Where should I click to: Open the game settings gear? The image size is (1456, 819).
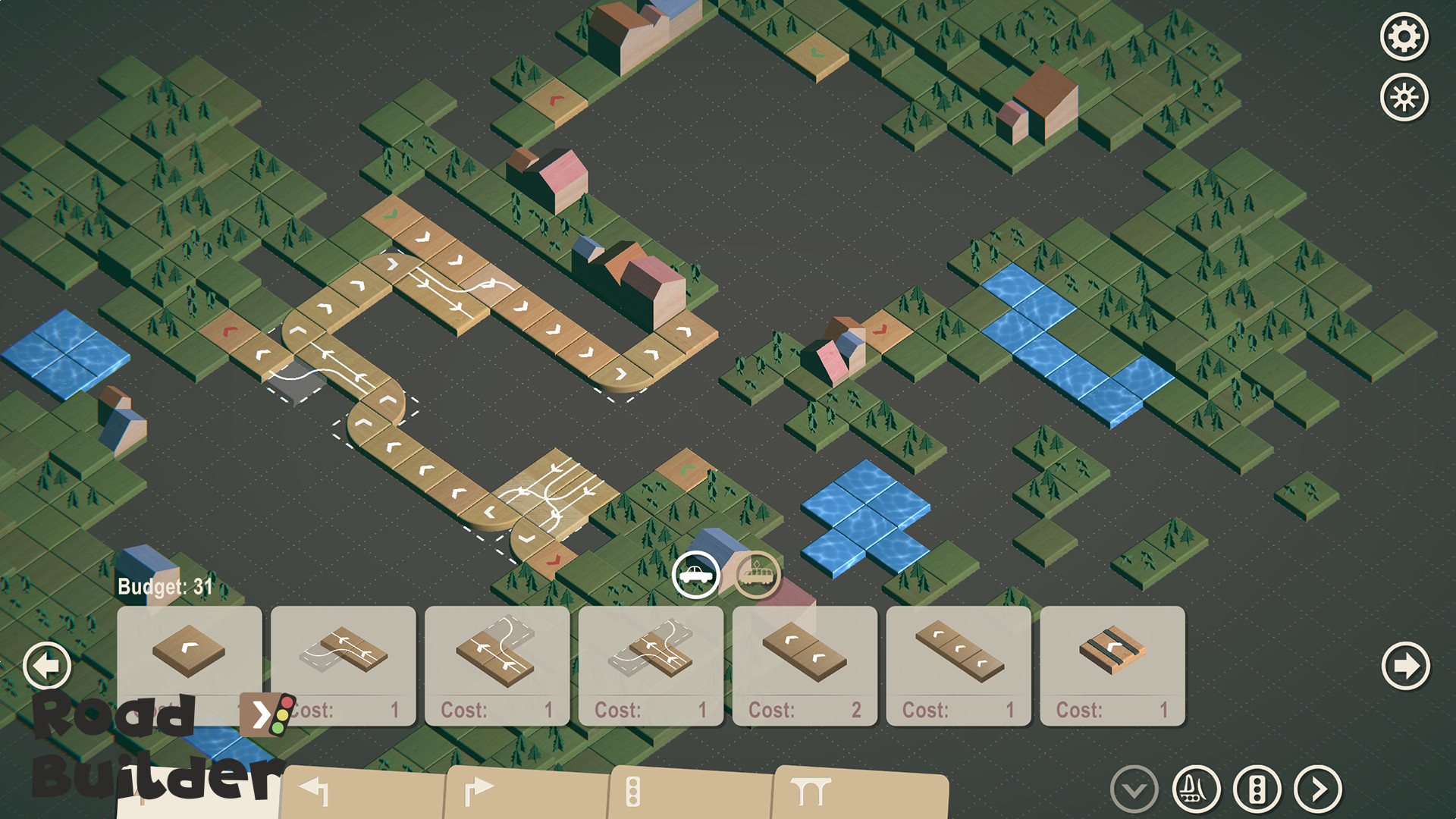(1406, 35)
